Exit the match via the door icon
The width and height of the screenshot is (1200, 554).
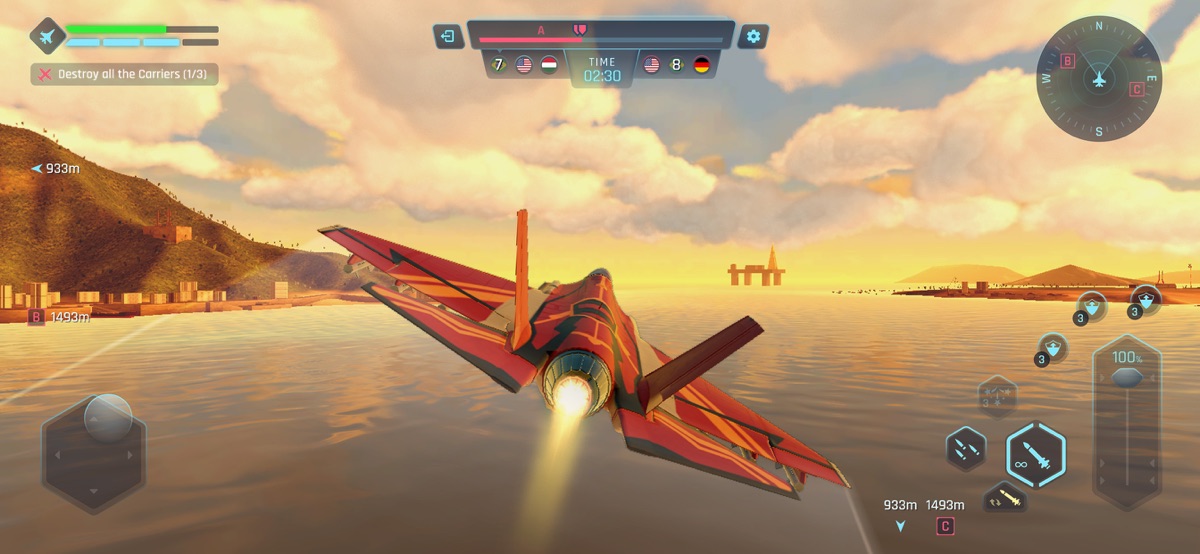tap(449, 37)
